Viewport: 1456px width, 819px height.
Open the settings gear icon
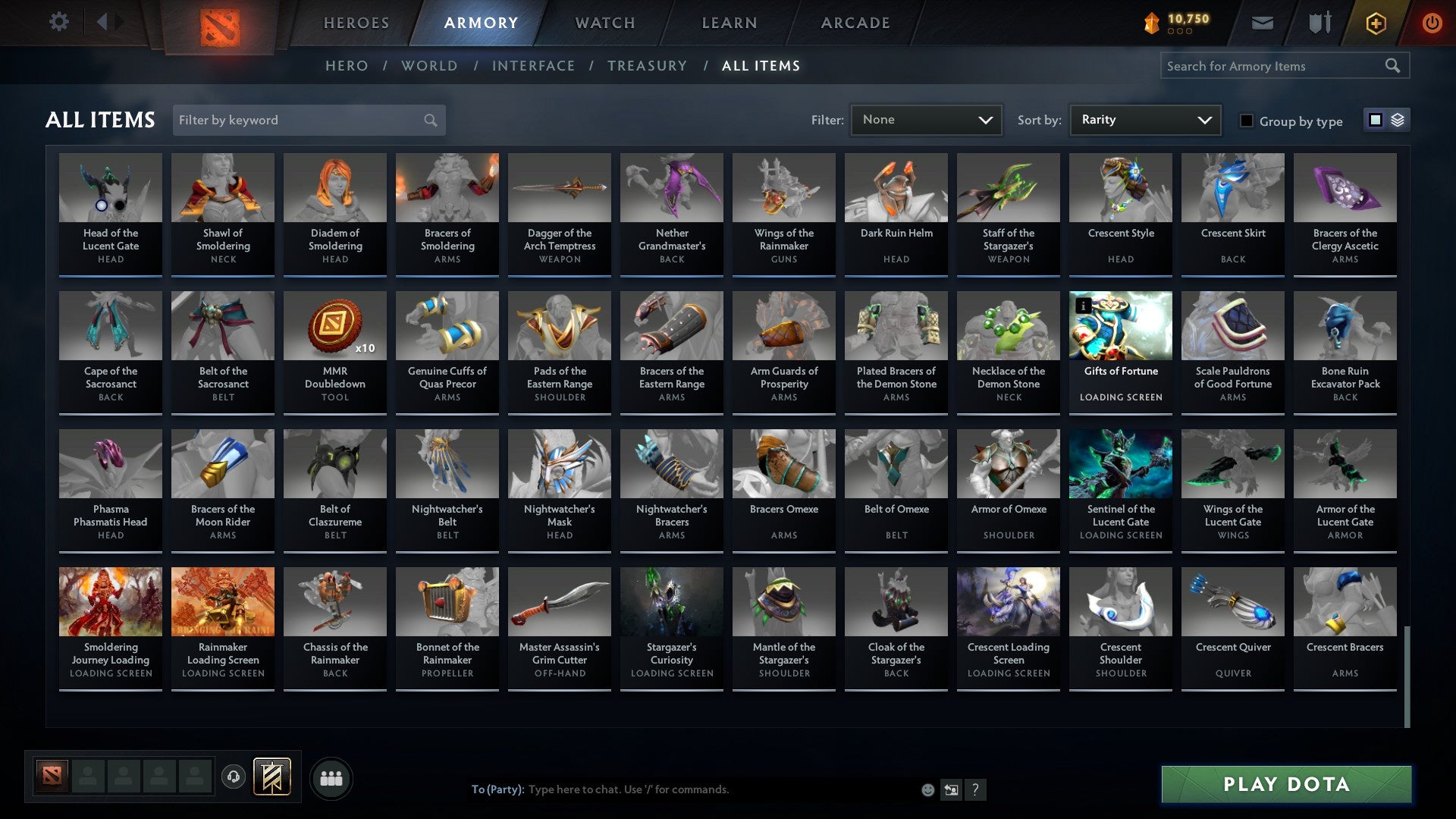tap(58, 22)
